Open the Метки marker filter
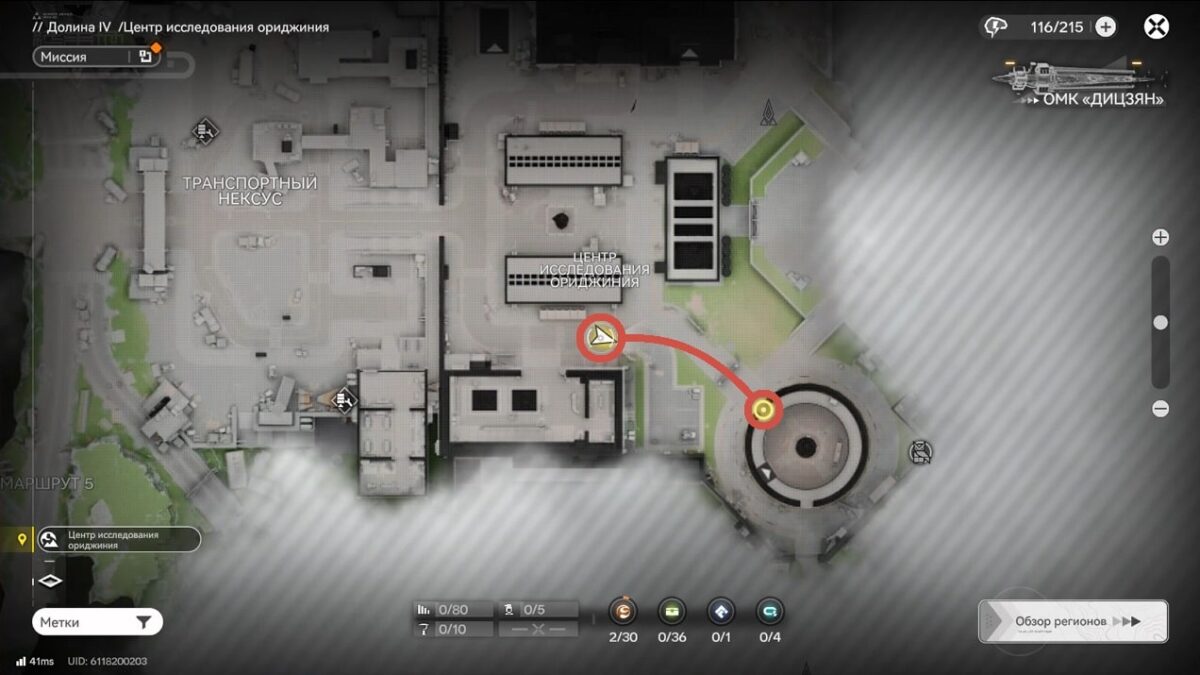The height and width of the screenshot is (675, 1200). click(96, 622)
